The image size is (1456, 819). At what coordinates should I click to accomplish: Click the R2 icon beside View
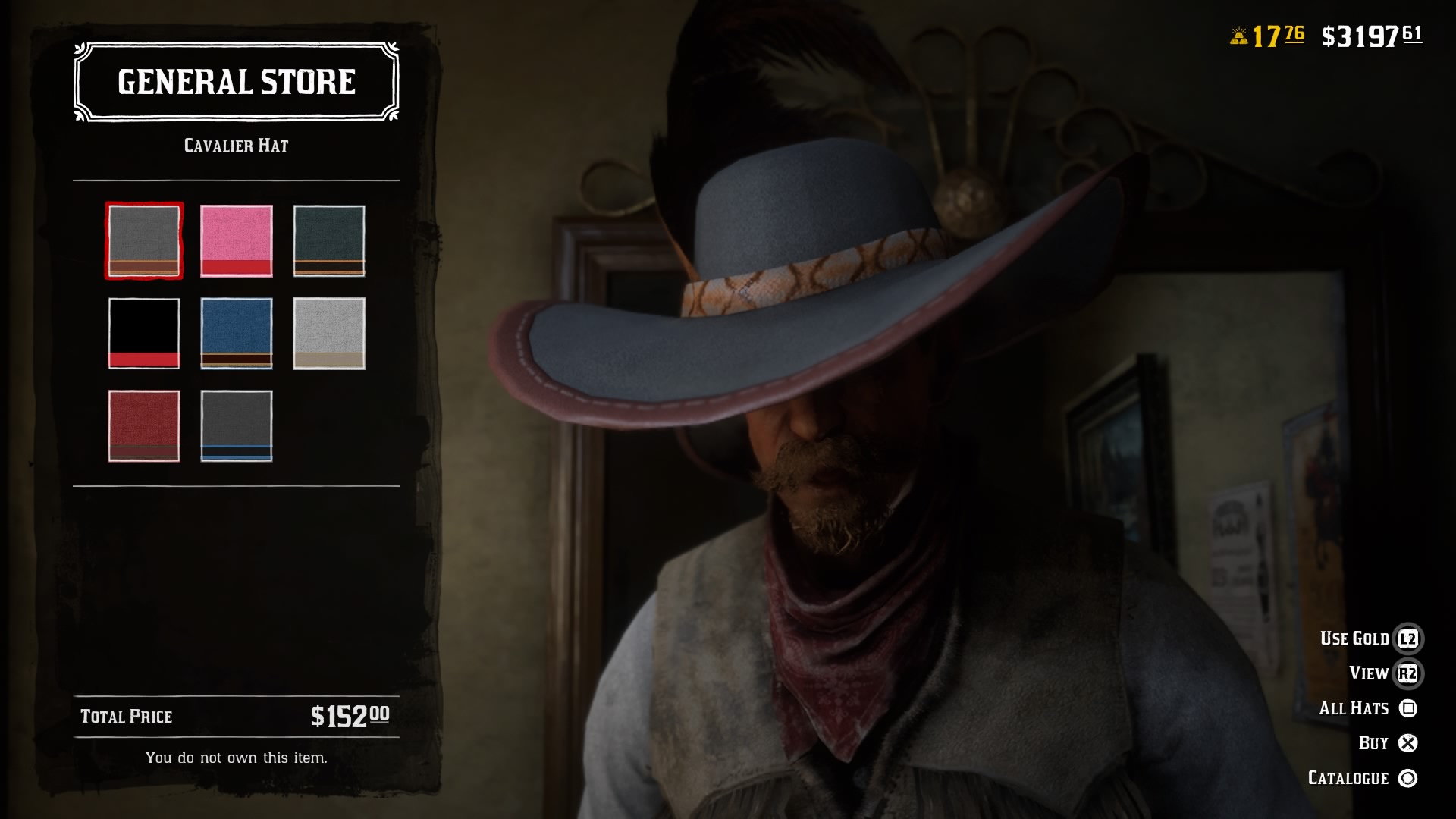[1407, 673]
